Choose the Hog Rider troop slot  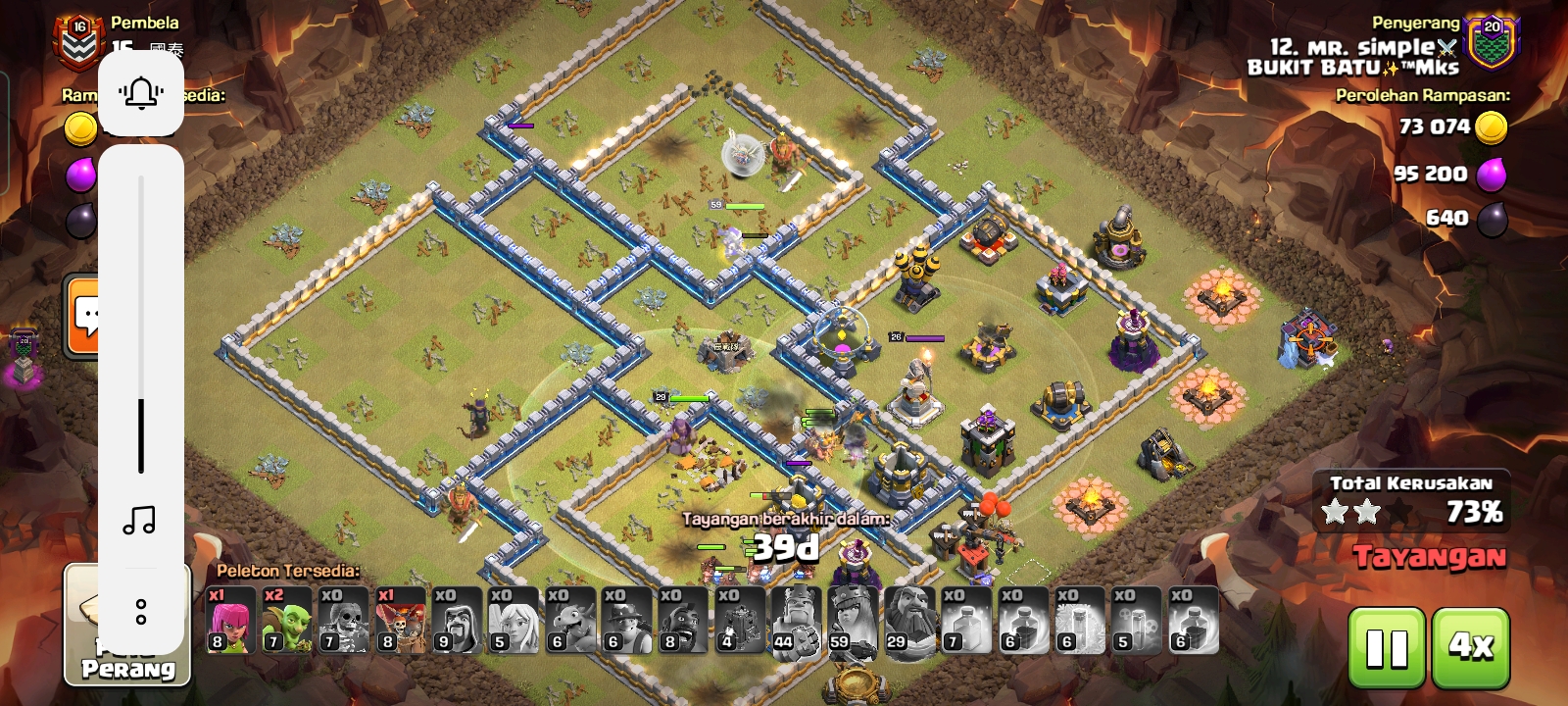[x=682, y=620]
